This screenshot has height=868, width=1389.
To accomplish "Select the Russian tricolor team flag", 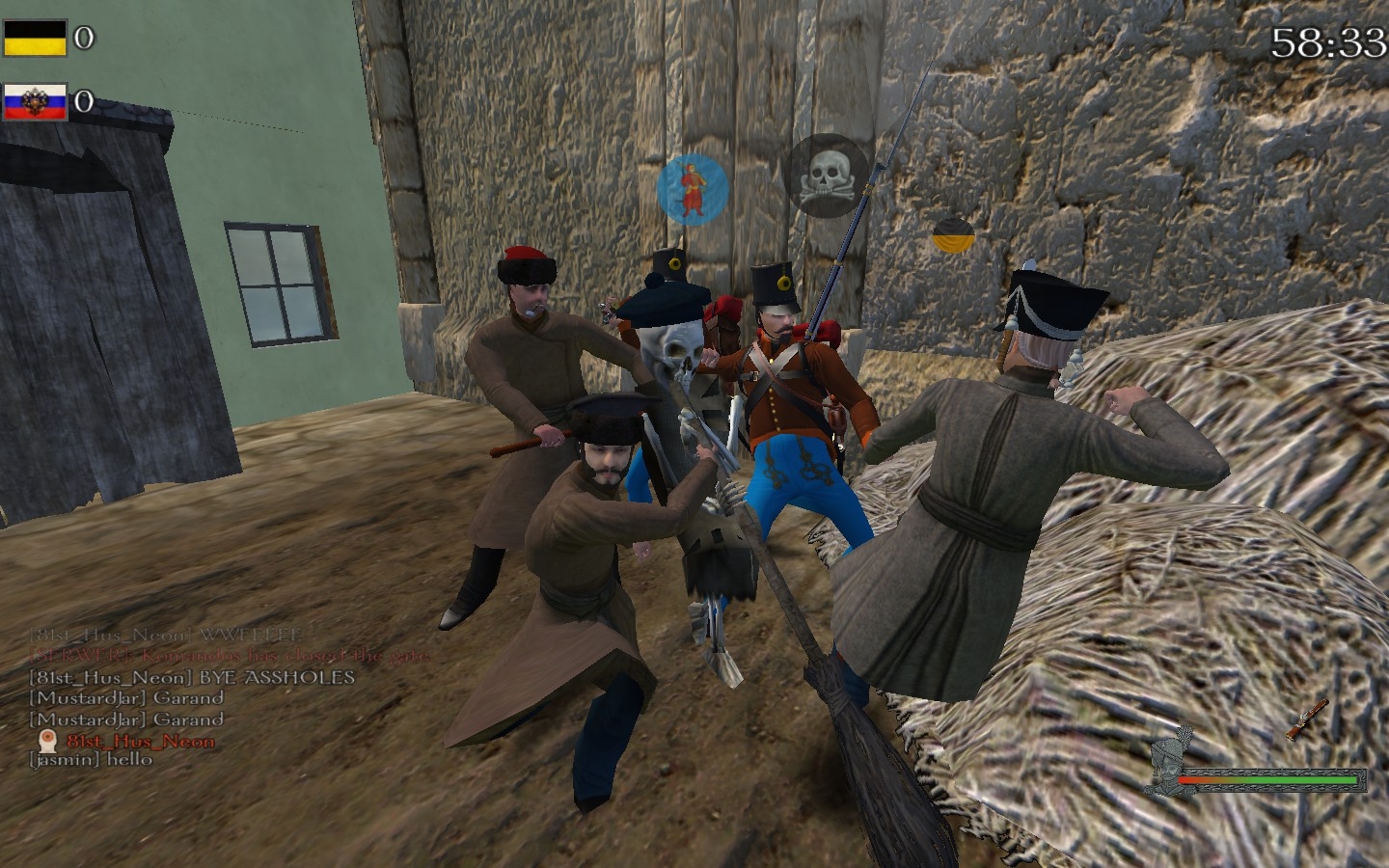I will 35,101.
